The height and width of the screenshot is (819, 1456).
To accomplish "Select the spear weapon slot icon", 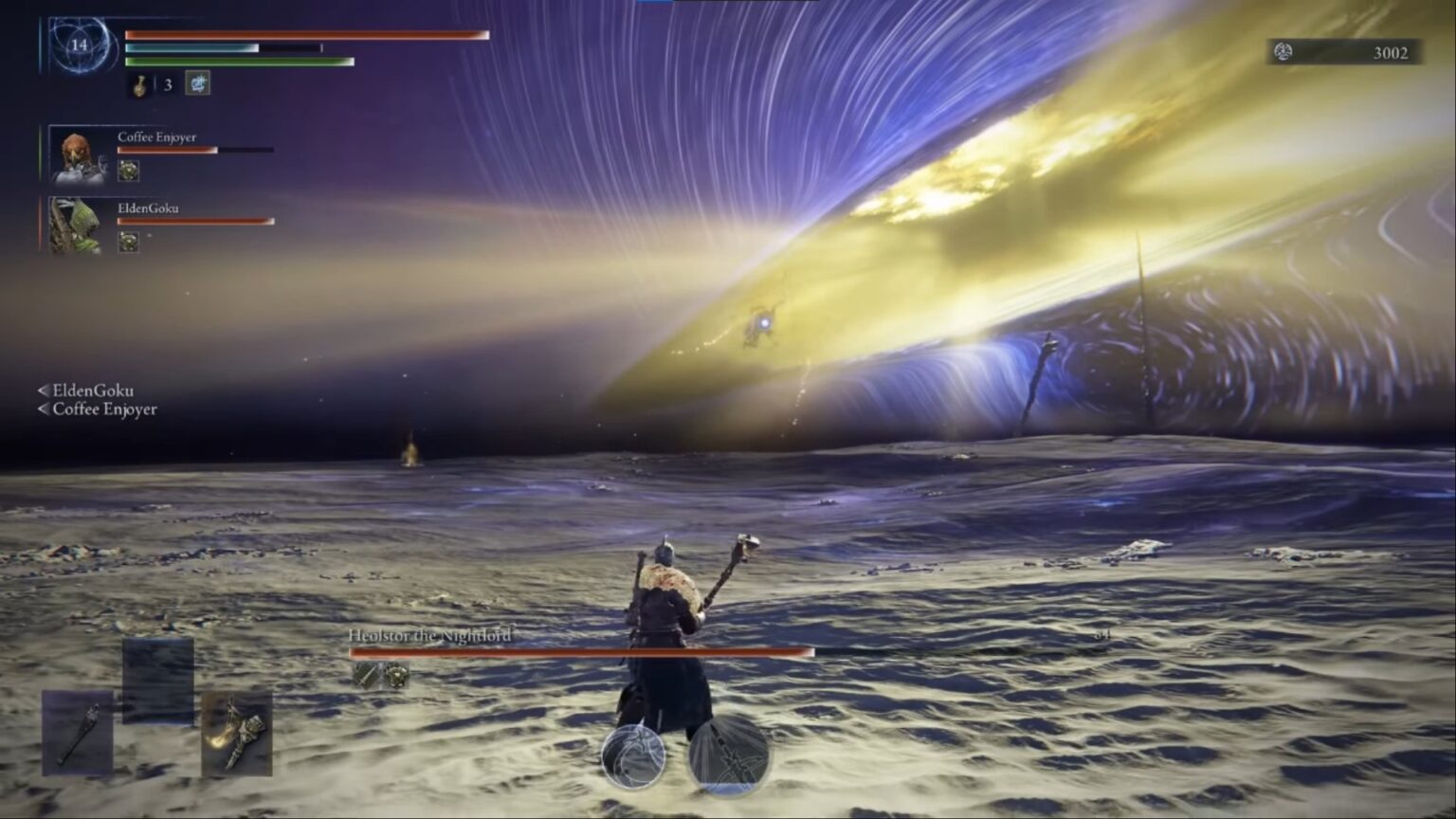I will tap(77, 732).
